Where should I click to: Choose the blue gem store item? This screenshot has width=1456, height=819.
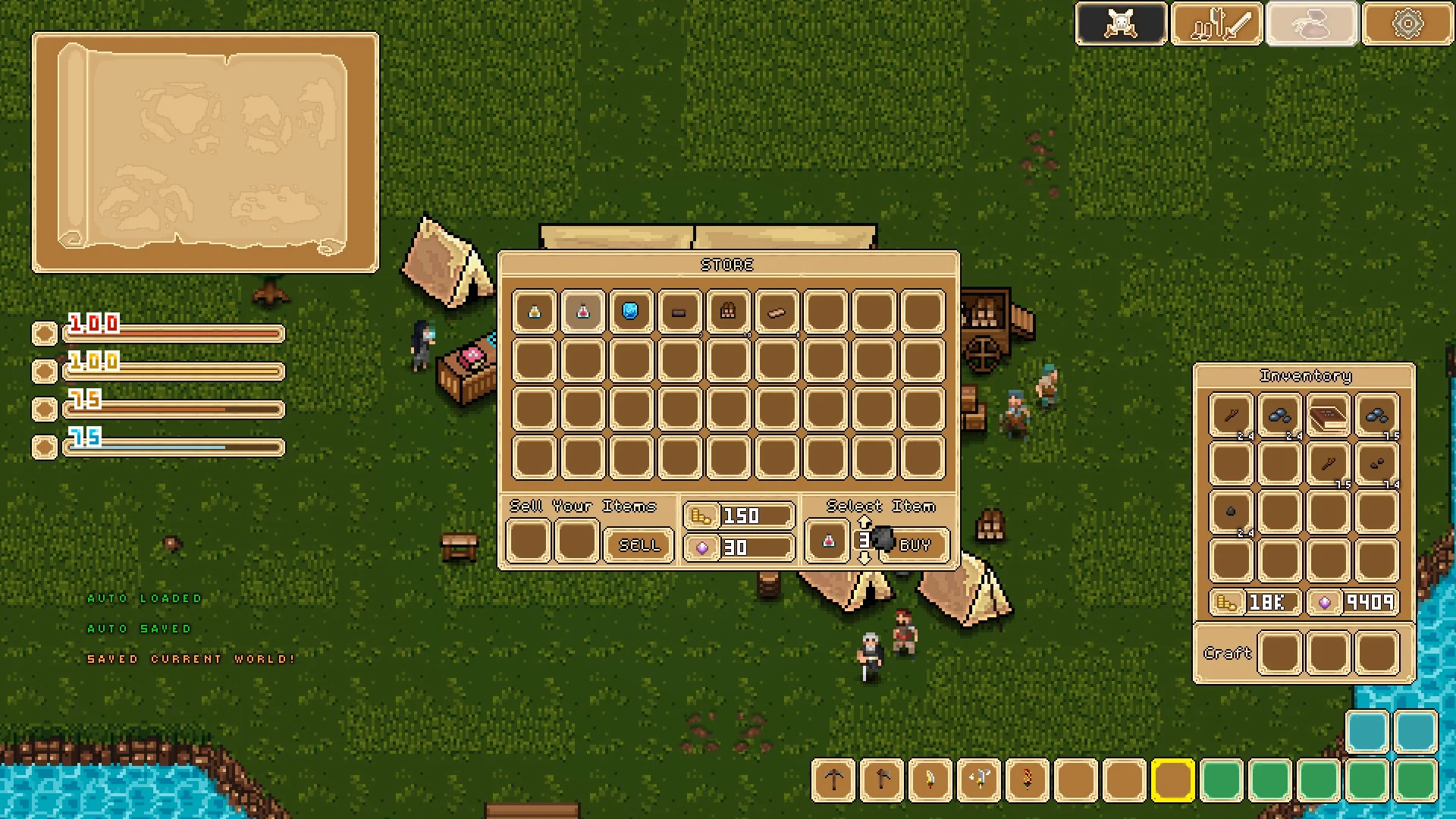(631, 312)
